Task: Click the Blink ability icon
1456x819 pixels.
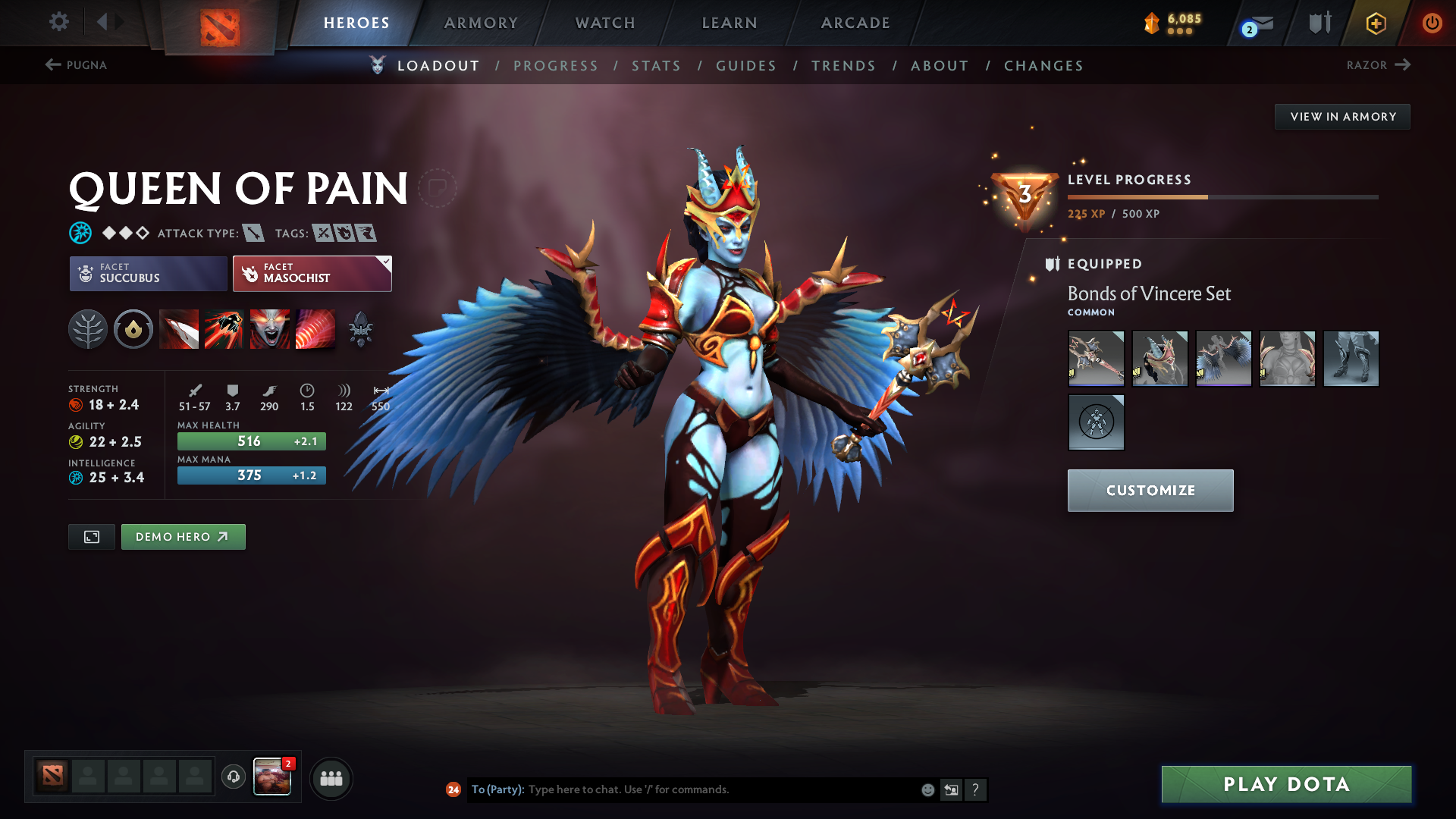Action: click(x=224, y=329)
